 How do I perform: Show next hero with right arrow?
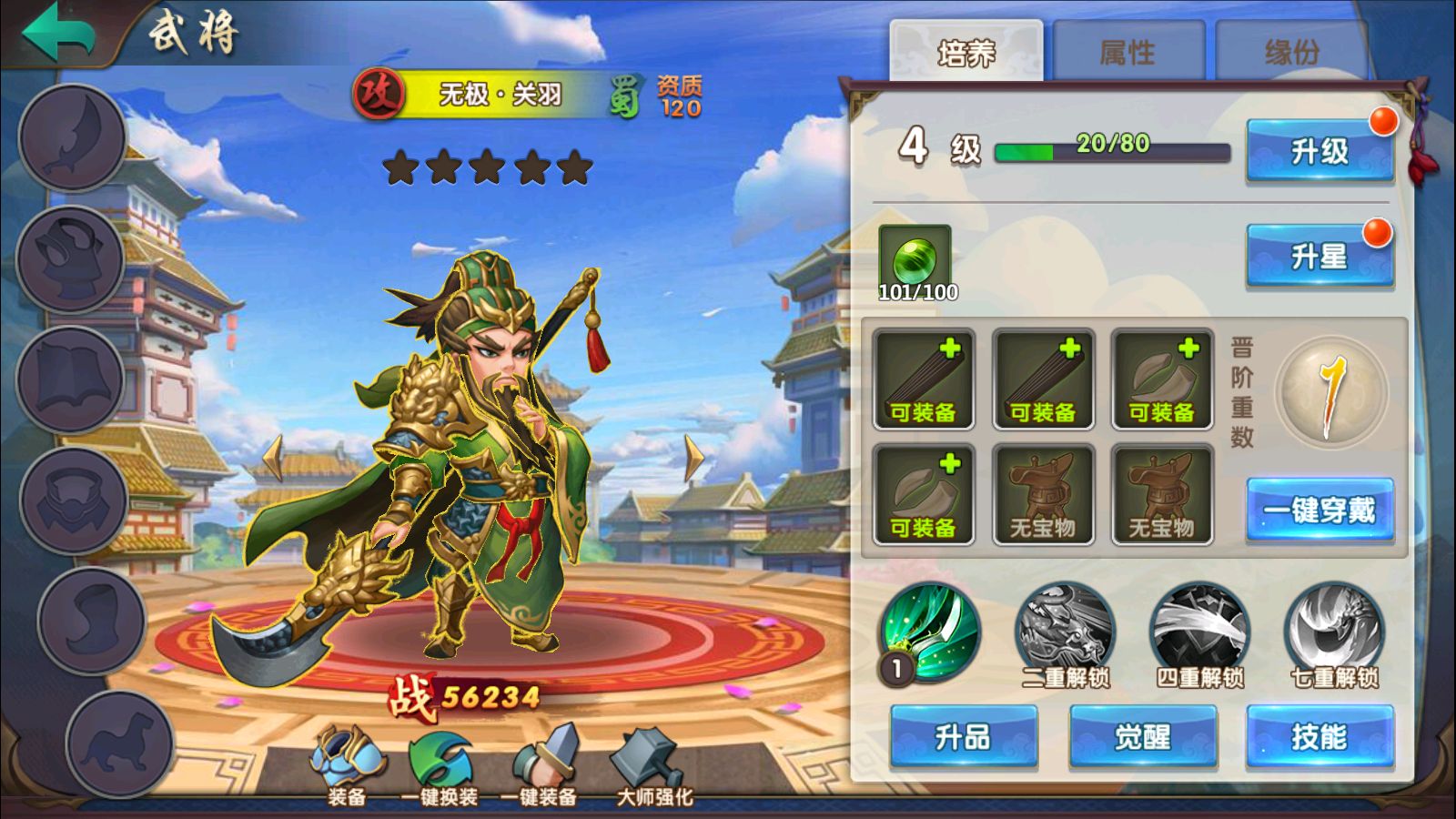tap(693, 458)
